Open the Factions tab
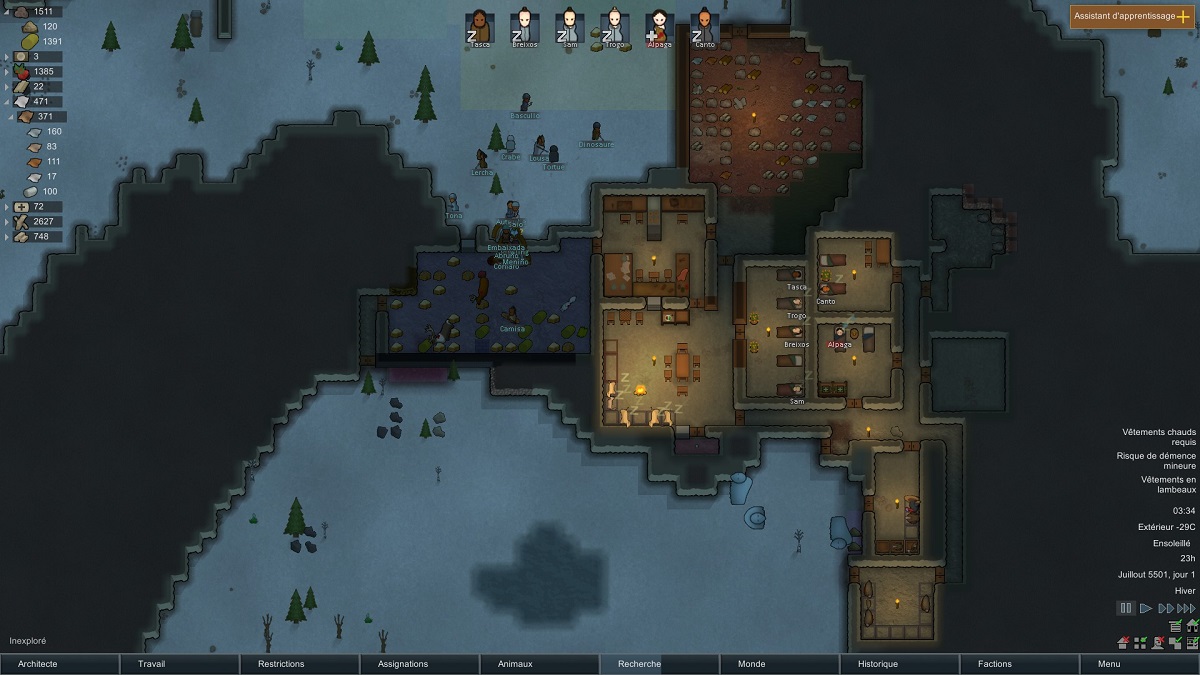 (x=1020, y=664)
